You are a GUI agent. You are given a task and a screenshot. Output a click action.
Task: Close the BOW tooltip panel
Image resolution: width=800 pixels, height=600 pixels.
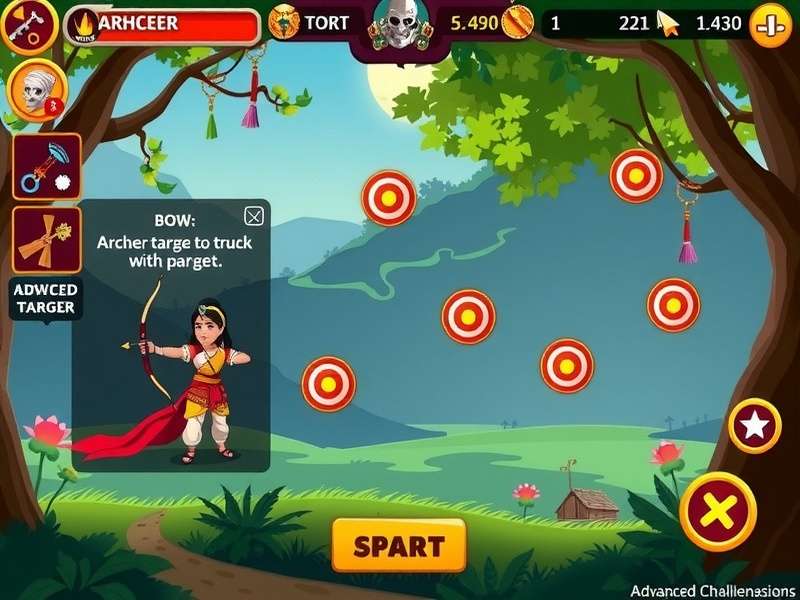[x=254, y=216]
